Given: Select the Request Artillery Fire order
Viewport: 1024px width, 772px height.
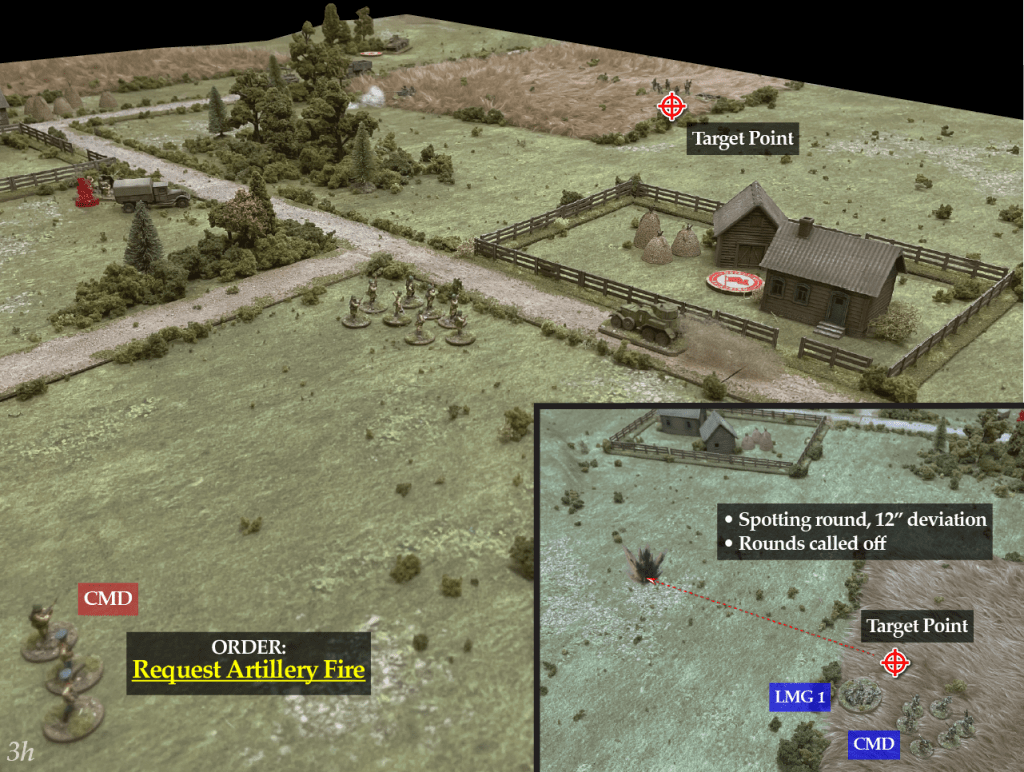Looking at the screenshot, I should click(249, 670).
